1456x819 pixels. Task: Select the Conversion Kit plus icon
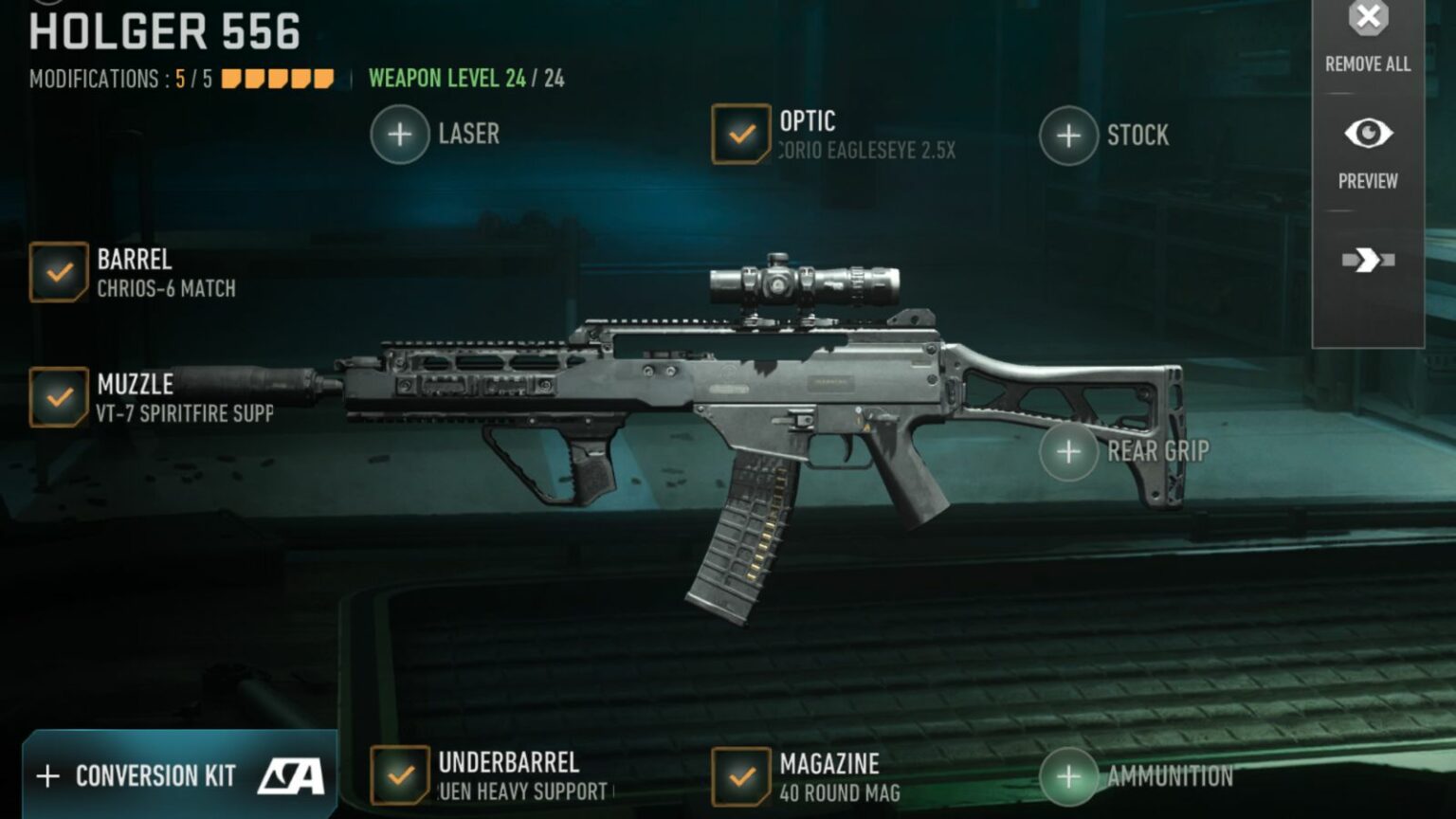coord(46,775)
